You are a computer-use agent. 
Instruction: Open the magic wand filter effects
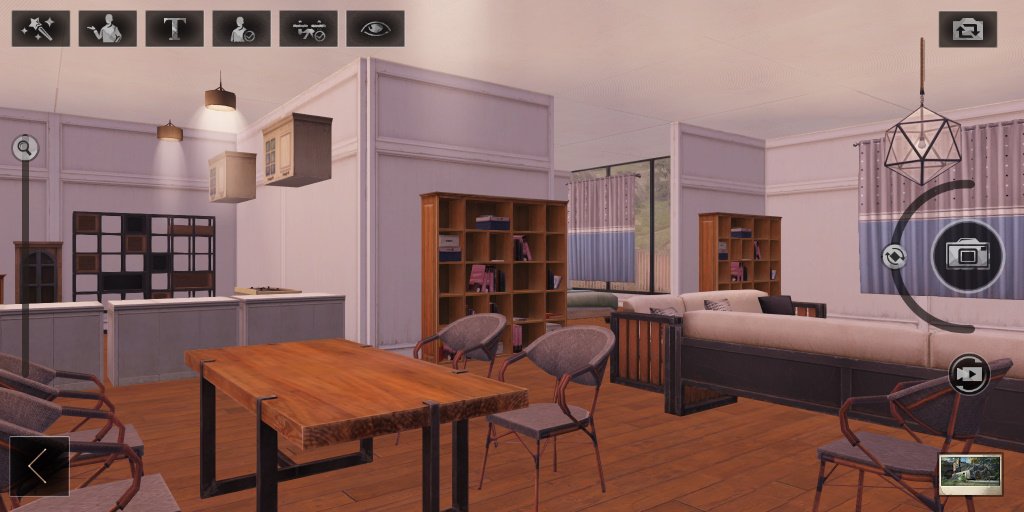(41, 29)
